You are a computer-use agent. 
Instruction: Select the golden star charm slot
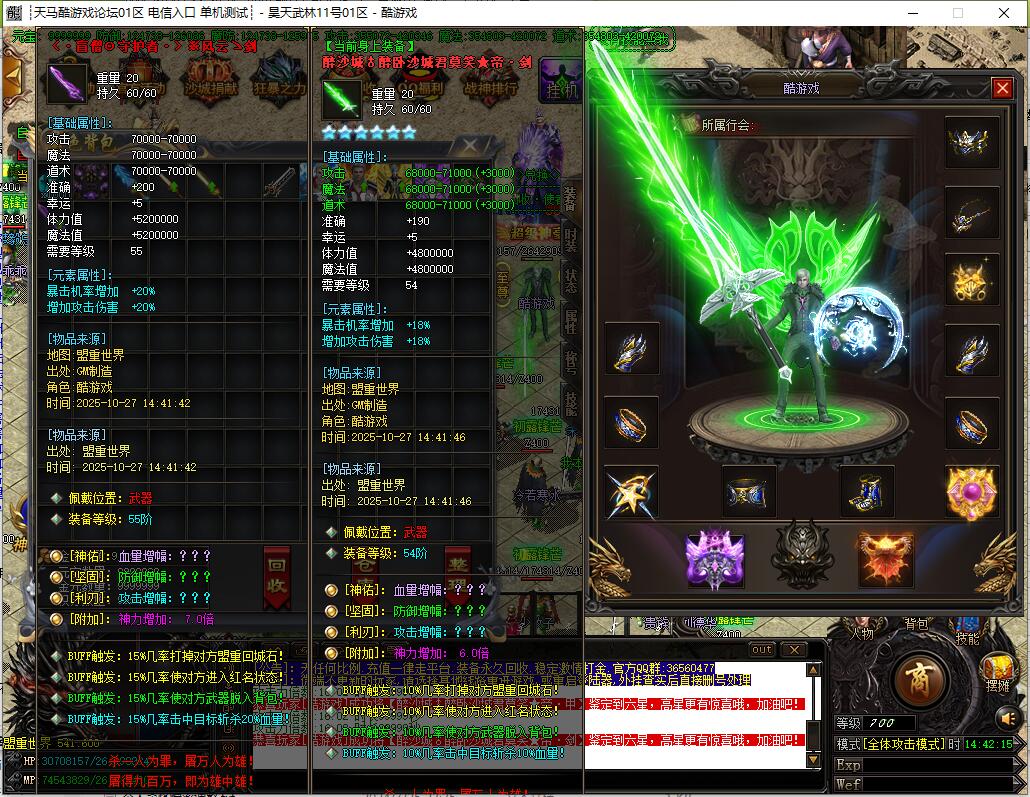631,491
